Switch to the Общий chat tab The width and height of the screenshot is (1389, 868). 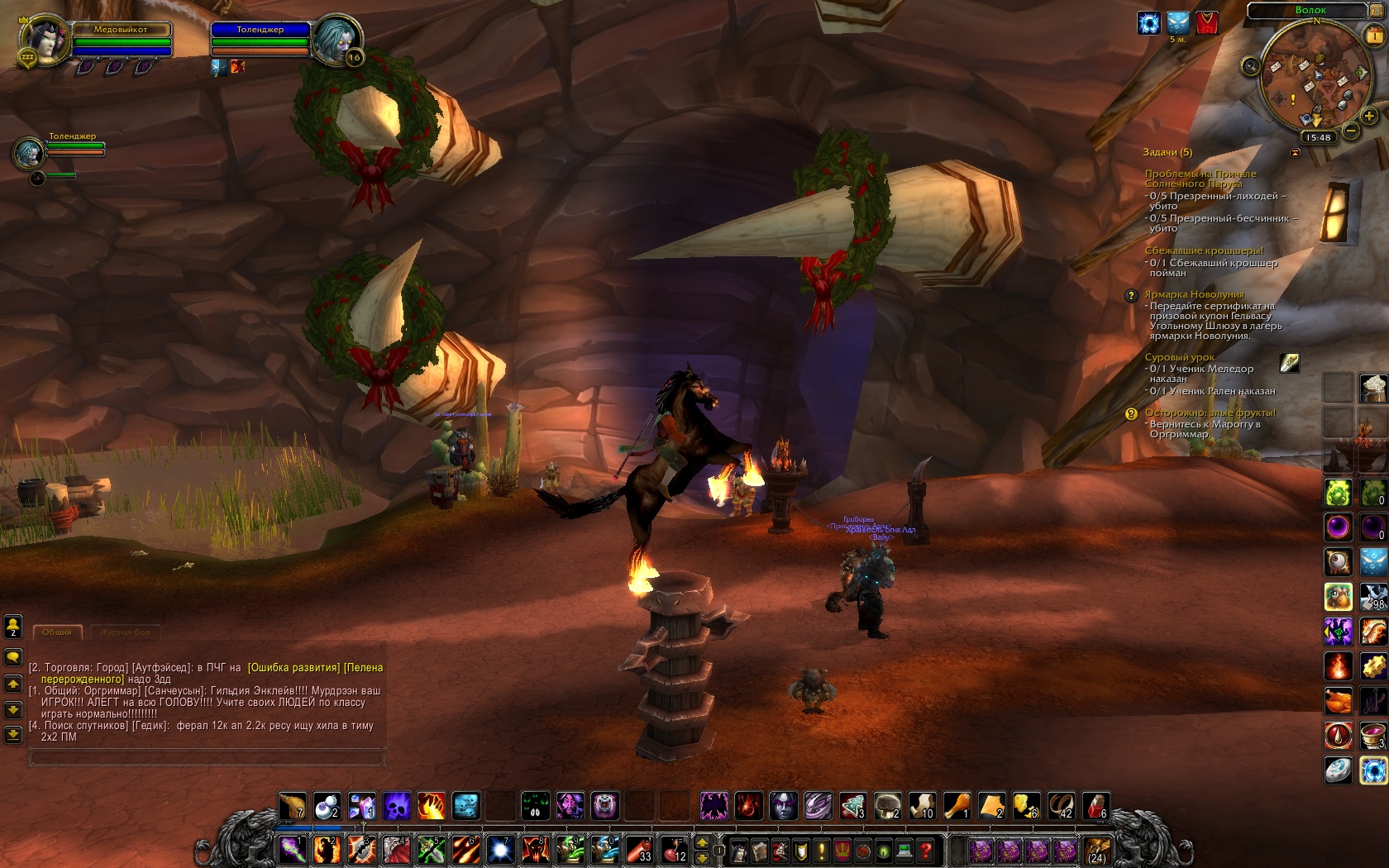click(57, 632)
